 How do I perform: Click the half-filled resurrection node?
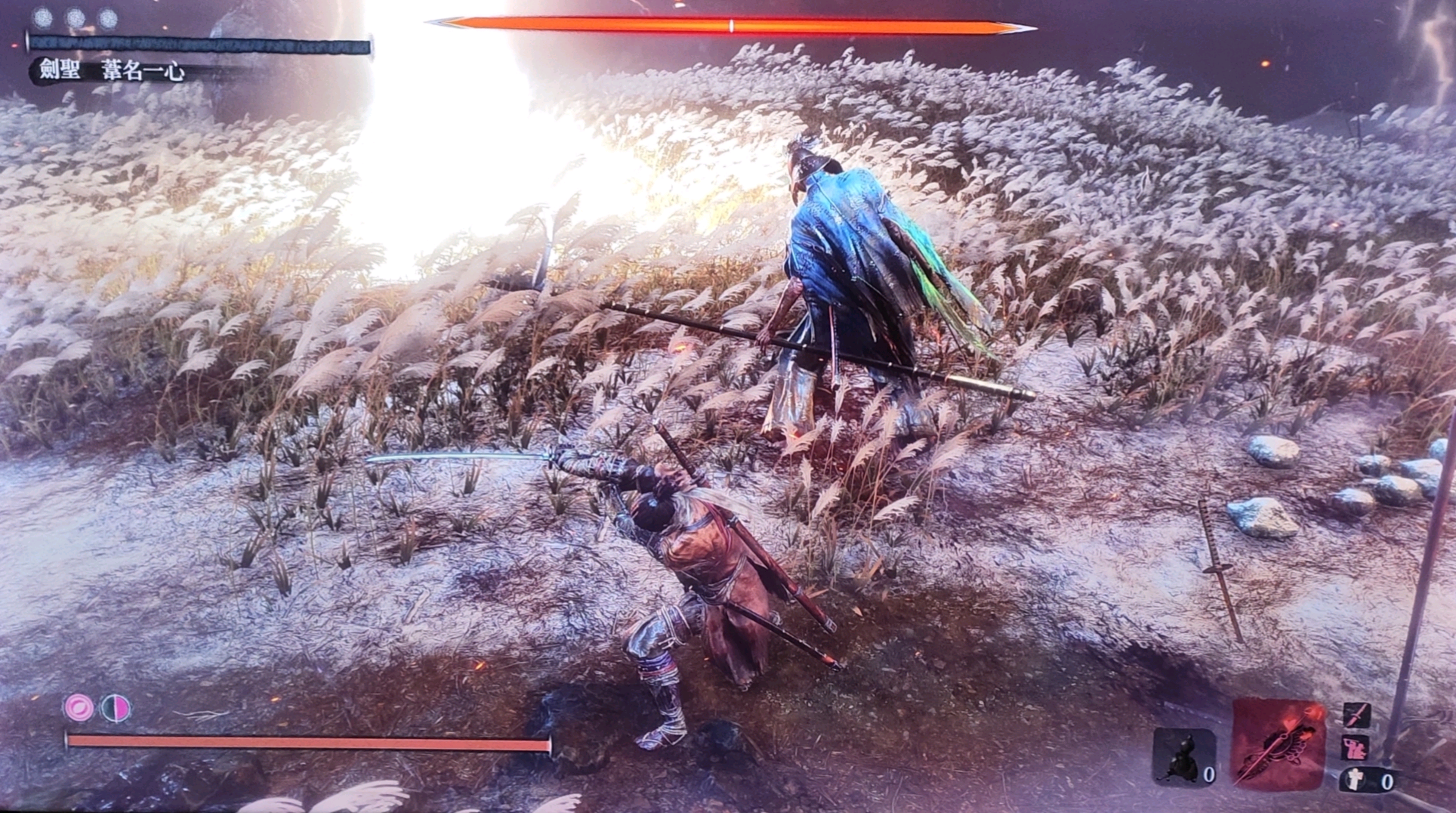(x=116, y=708)
